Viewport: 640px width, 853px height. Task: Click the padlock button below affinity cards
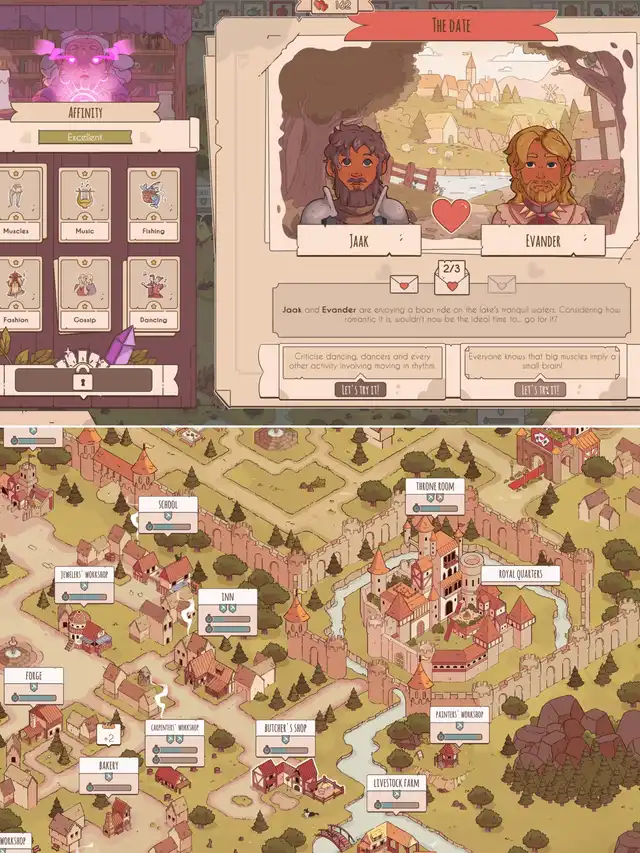84,380
